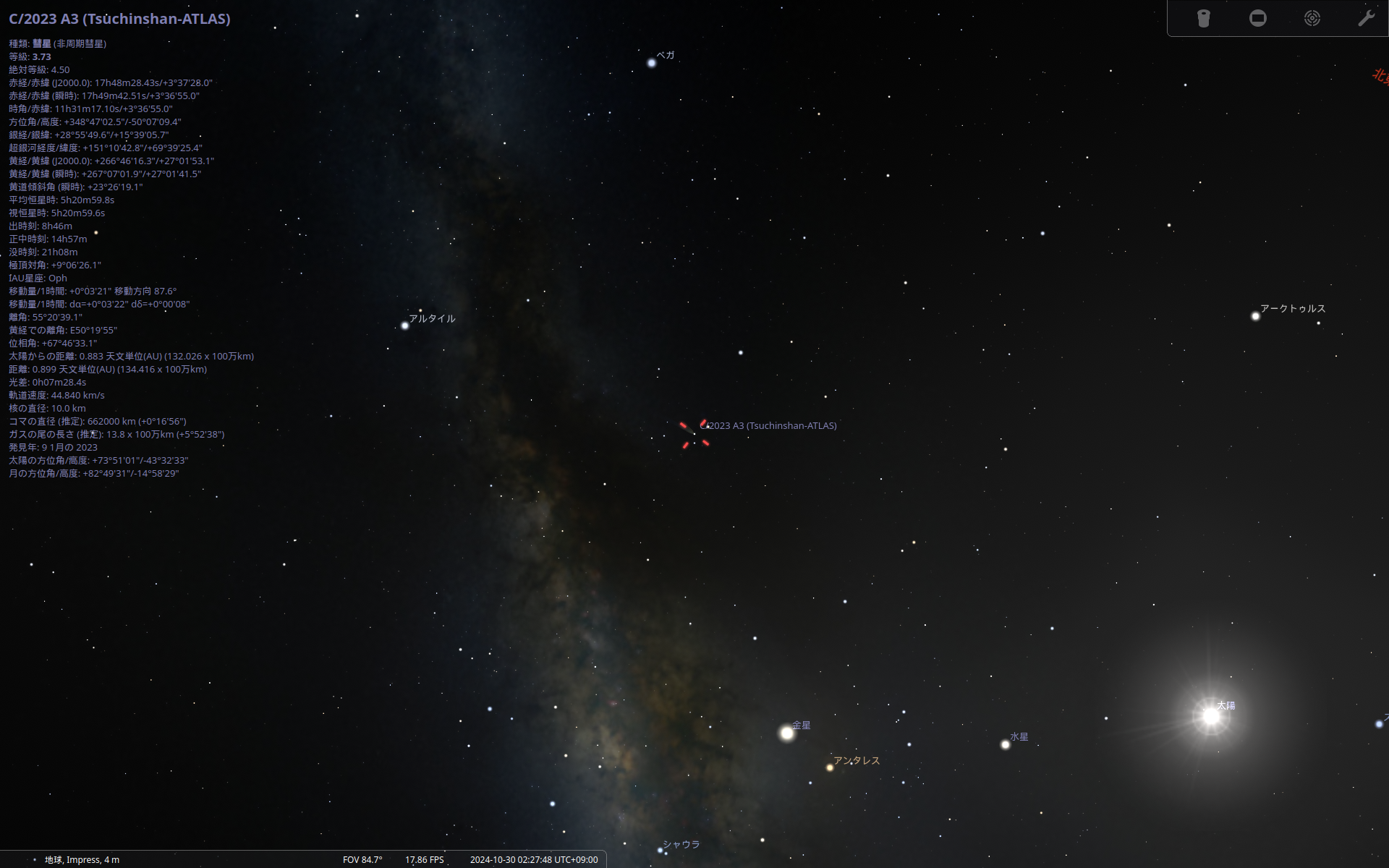
Task: Click the landscape display icon
Action: click(1258, 18)
